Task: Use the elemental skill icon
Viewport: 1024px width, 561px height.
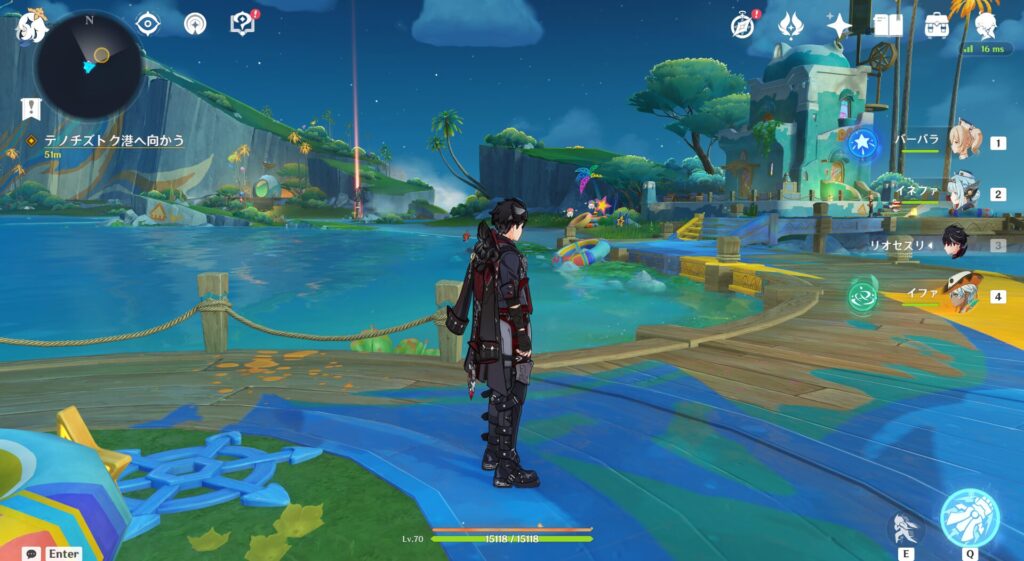Action: click(904, 526)
